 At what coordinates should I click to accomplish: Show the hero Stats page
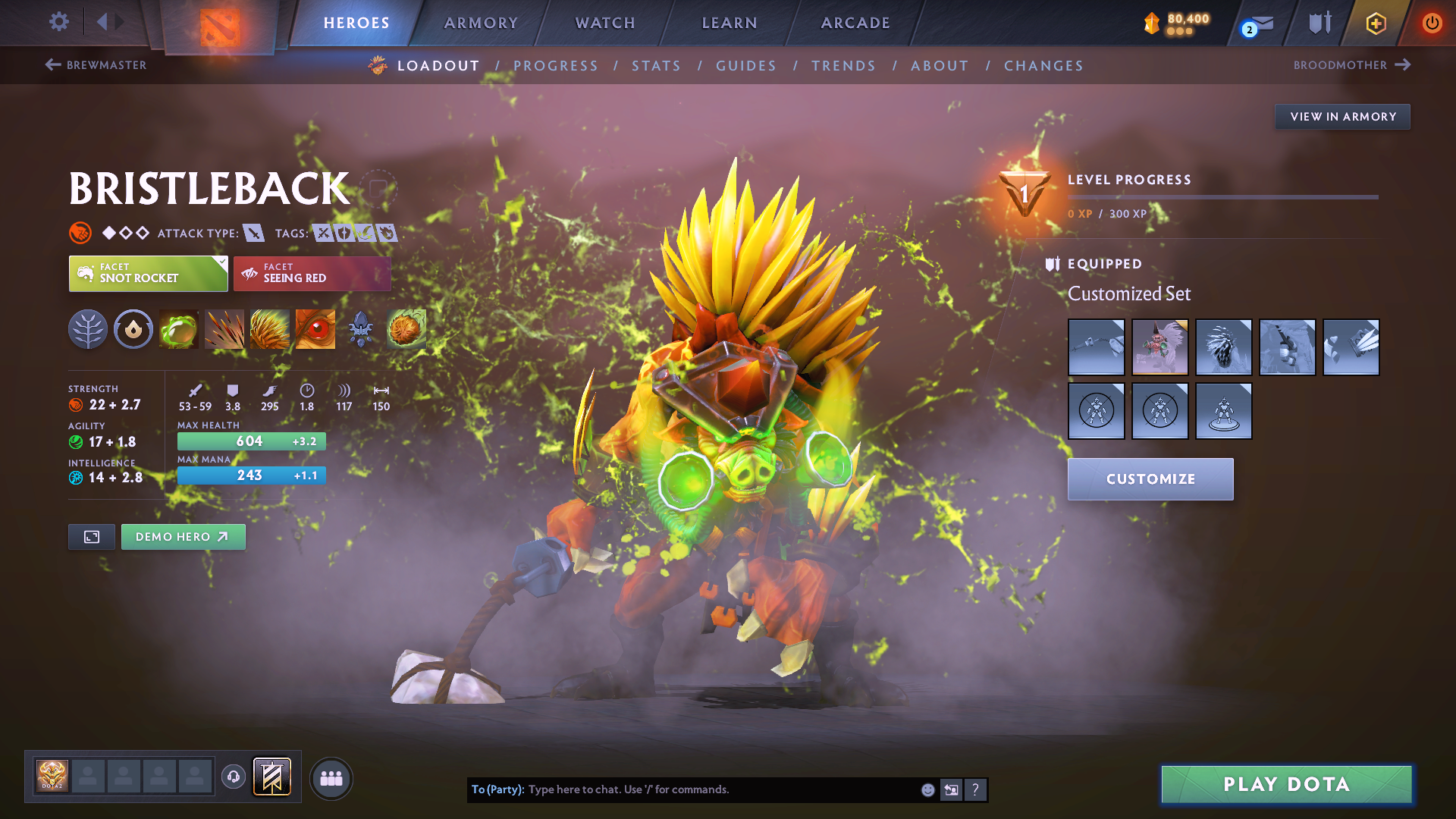656,66
